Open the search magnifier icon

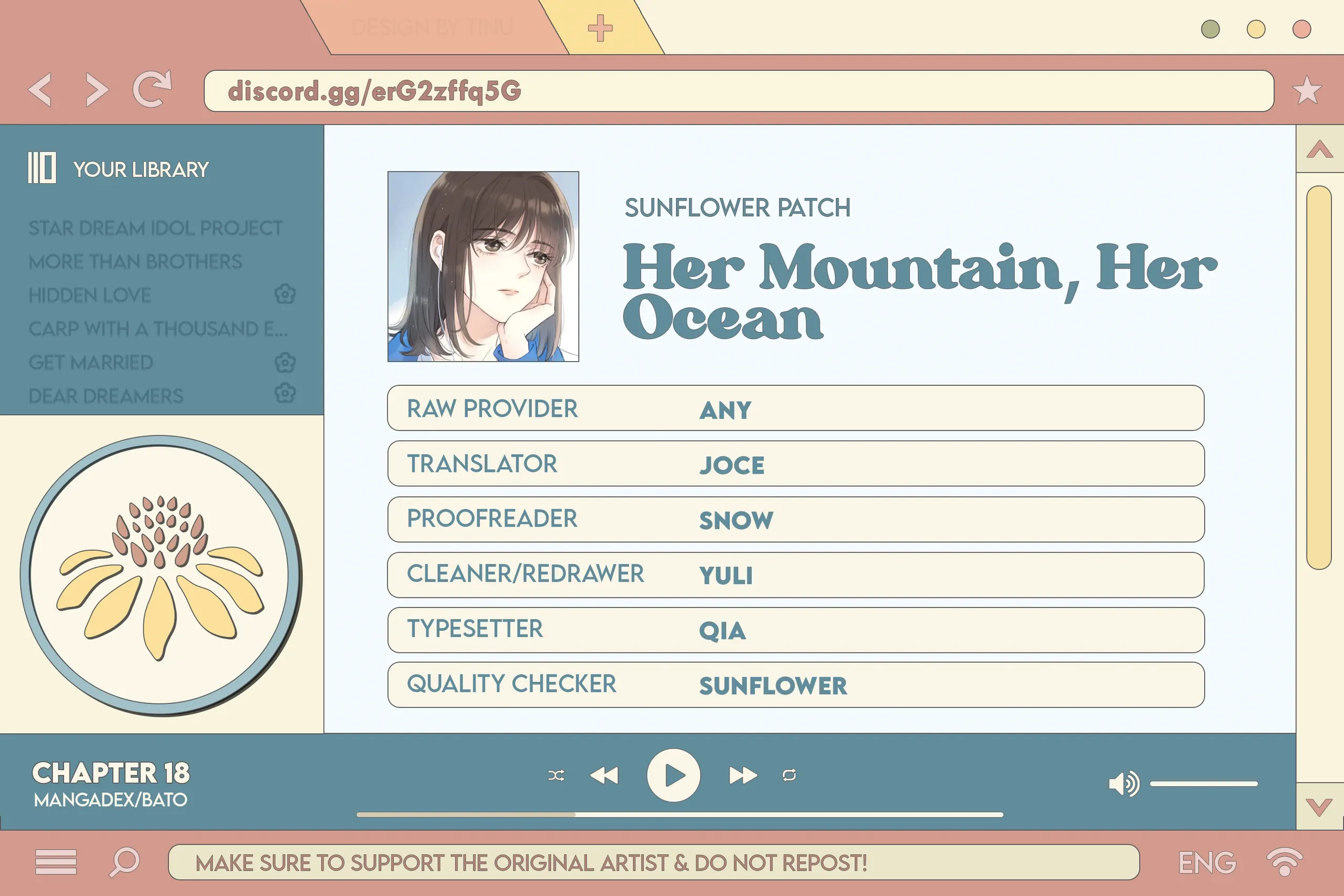(124, 861)
